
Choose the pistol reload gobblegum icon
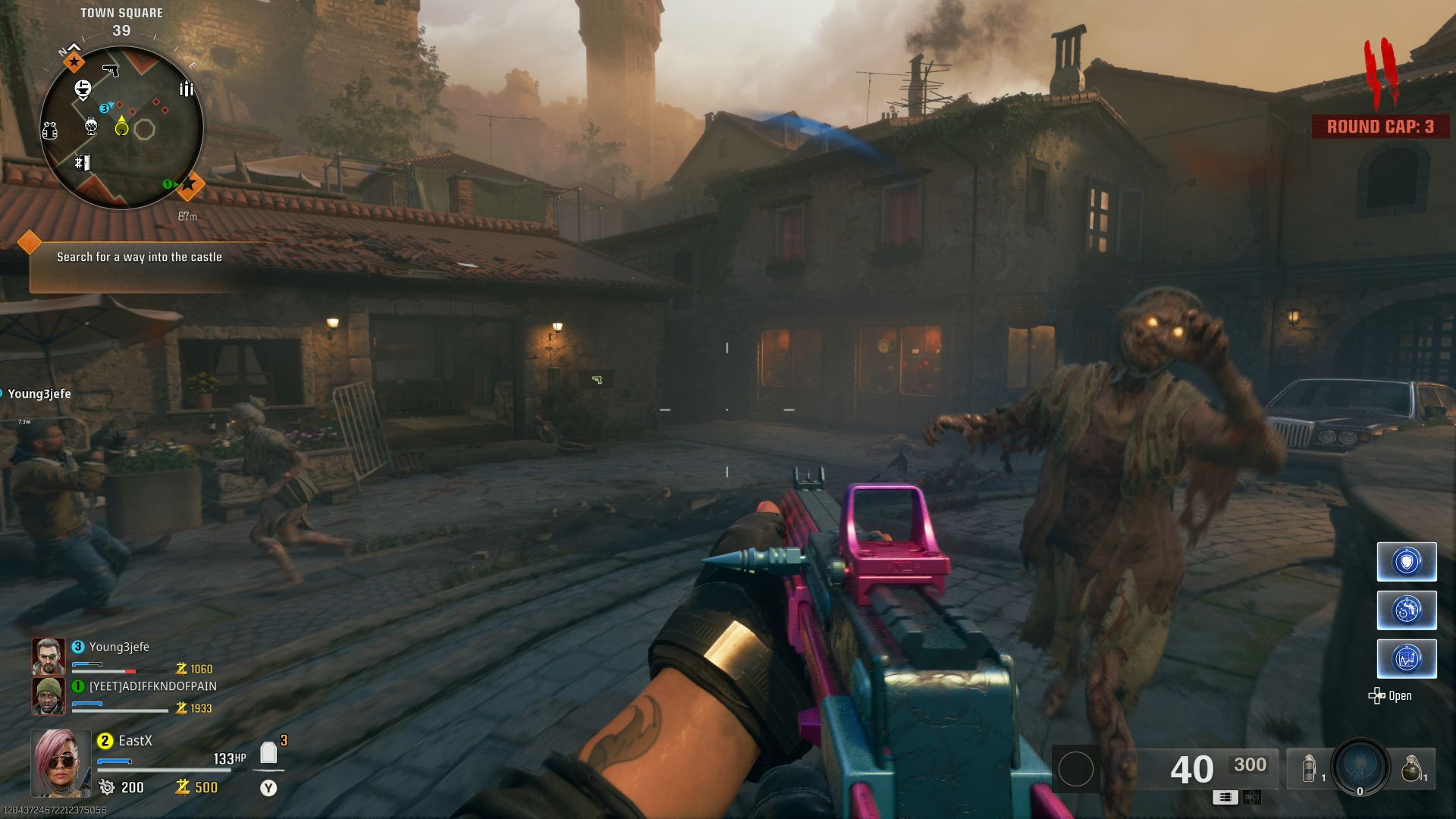[x=1407, y=610]
